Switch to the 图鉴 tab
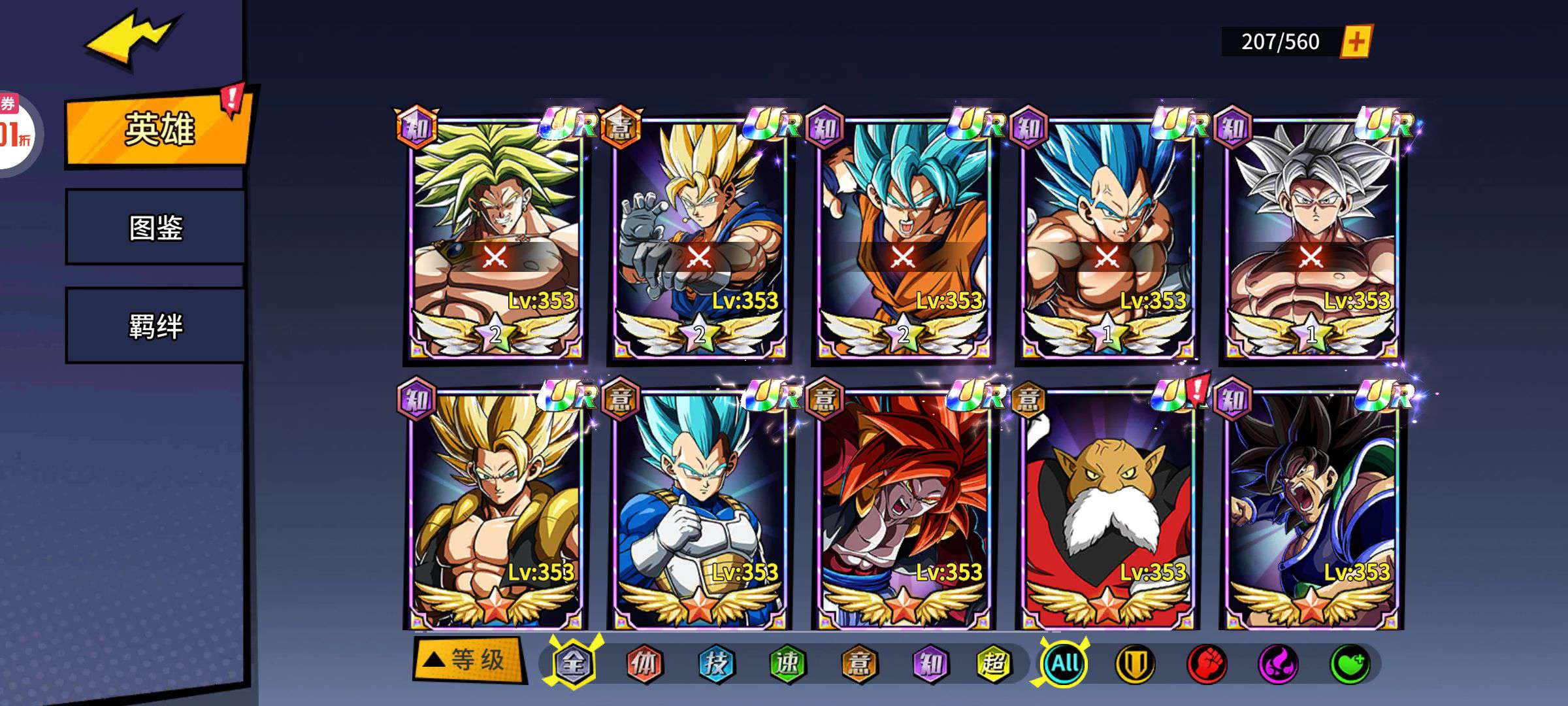Viewport: 1568px width, 706px height. pos(155,227)
